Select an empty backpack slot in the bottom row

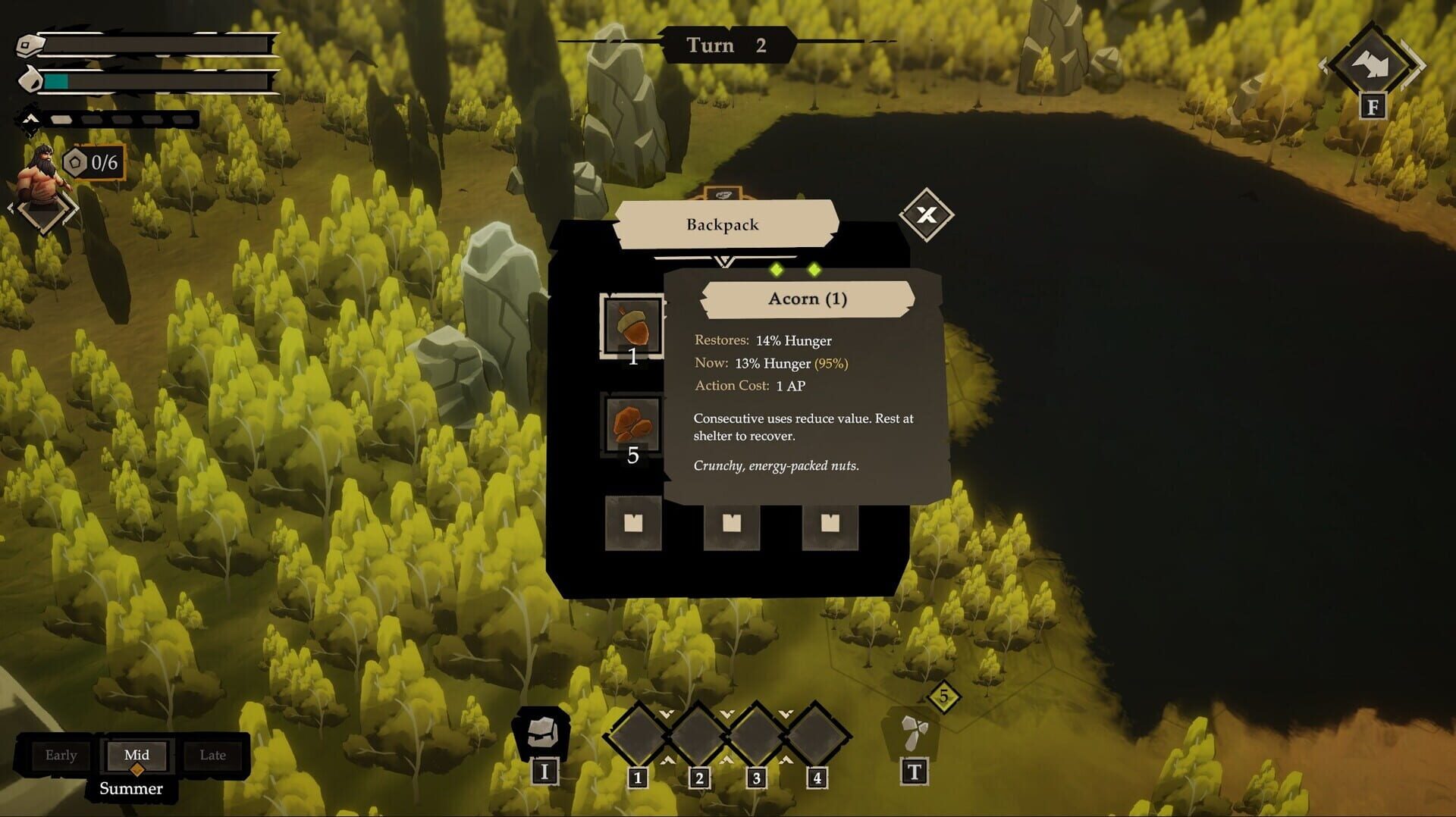(x=633, y=524)
